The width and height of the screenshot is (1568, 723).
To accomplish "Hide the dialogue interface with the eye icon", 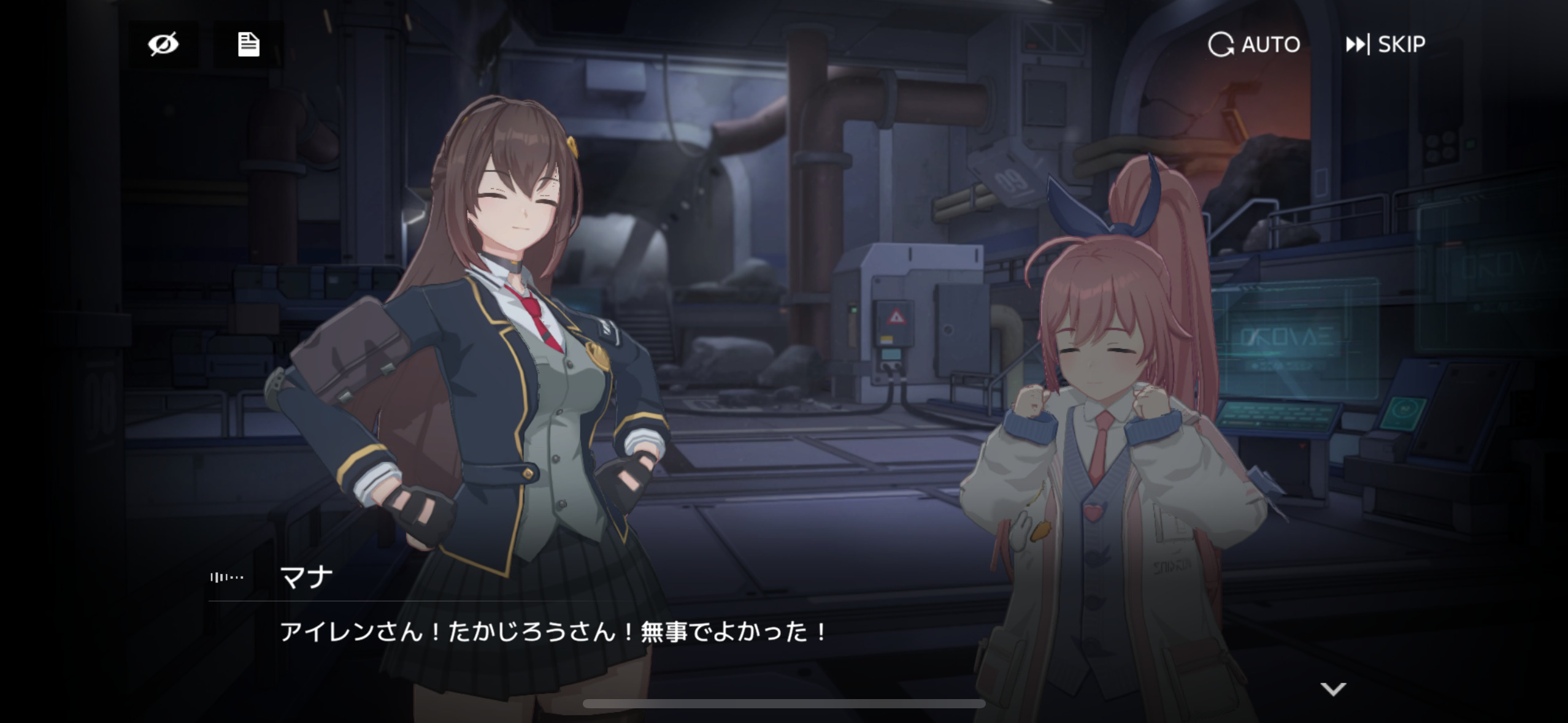I will click(x=163, y=44).
